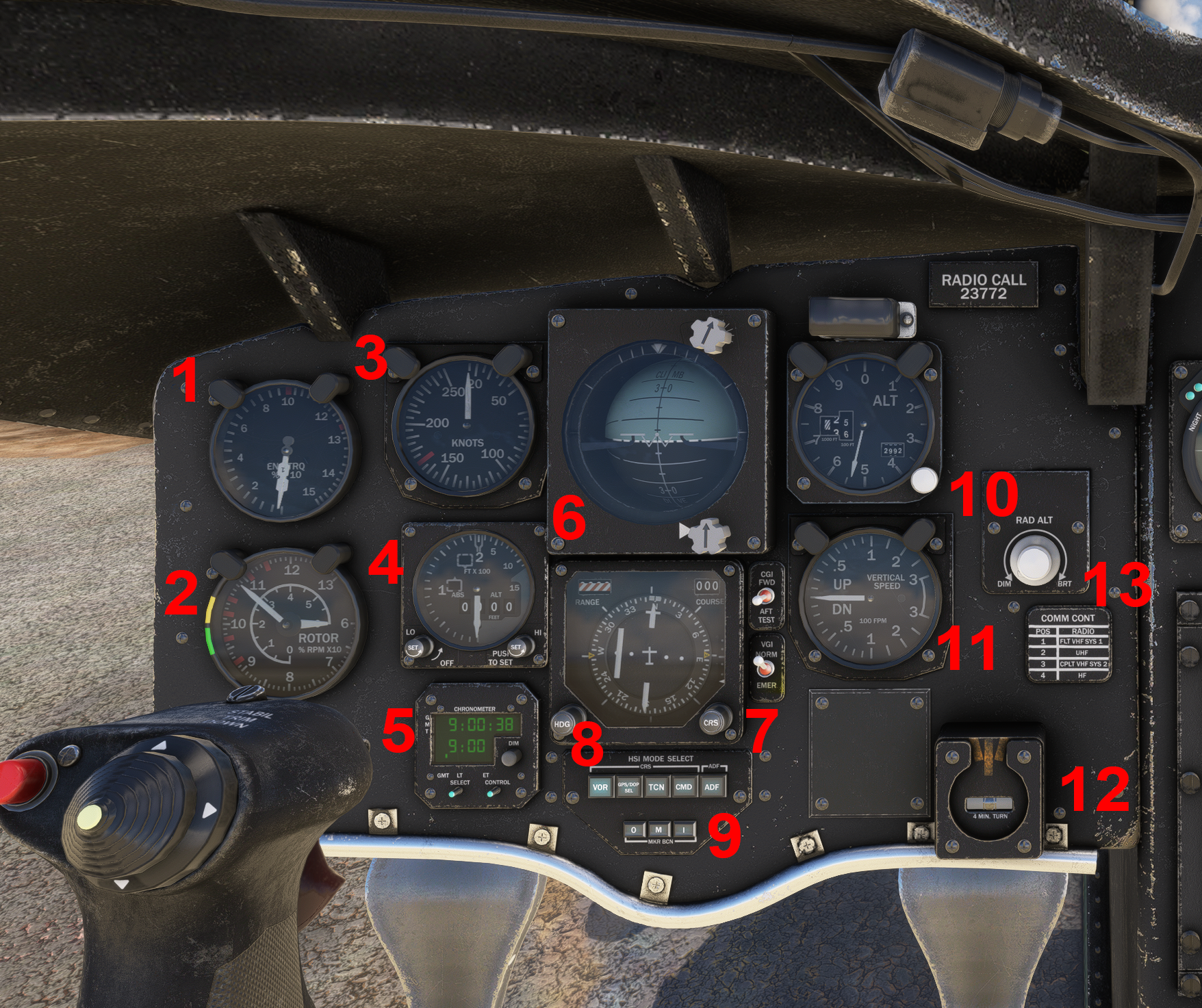Click the radar altimeter LO SET knob

coord(414,647)
